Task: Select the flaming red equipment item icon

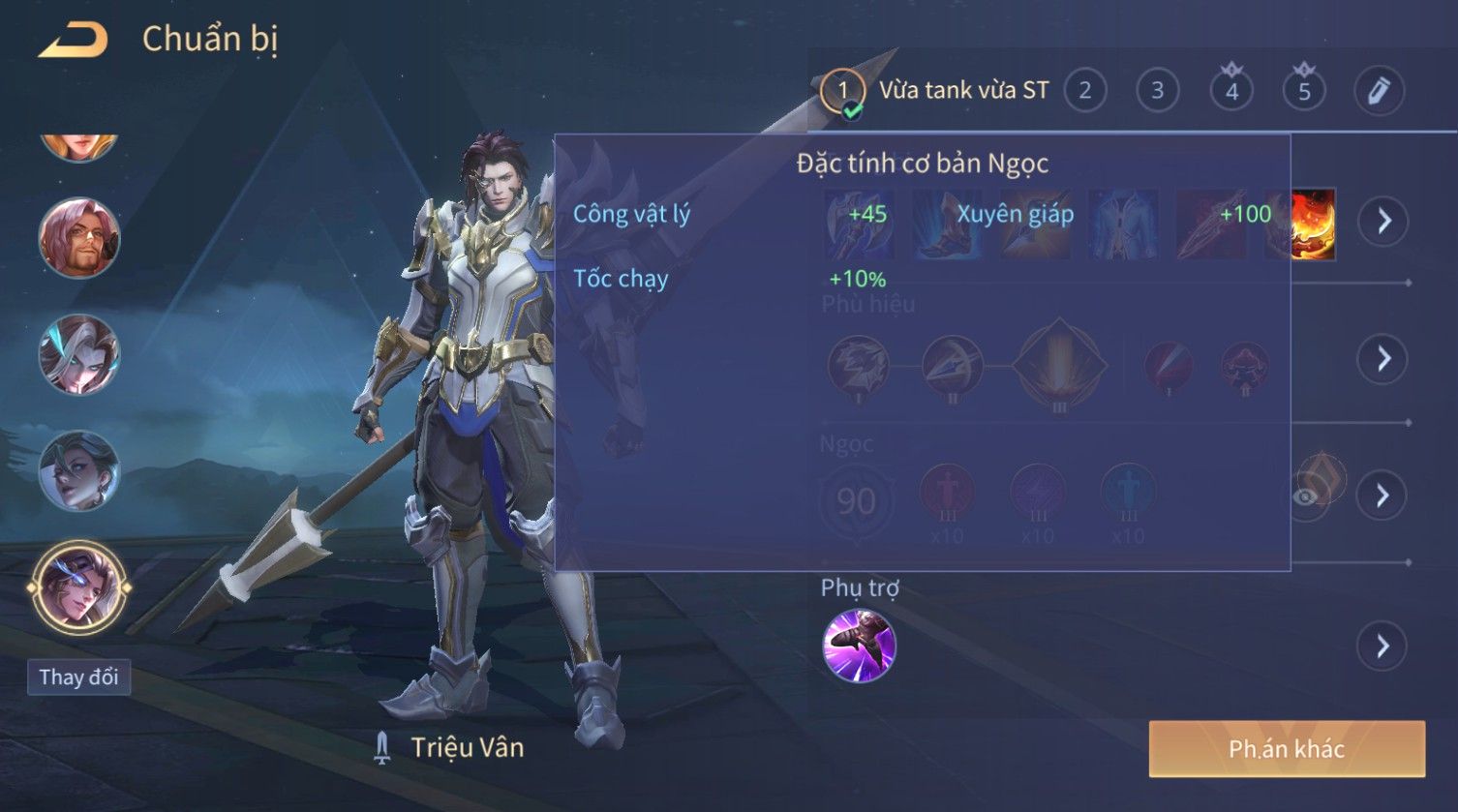Action: point(1314,223)
